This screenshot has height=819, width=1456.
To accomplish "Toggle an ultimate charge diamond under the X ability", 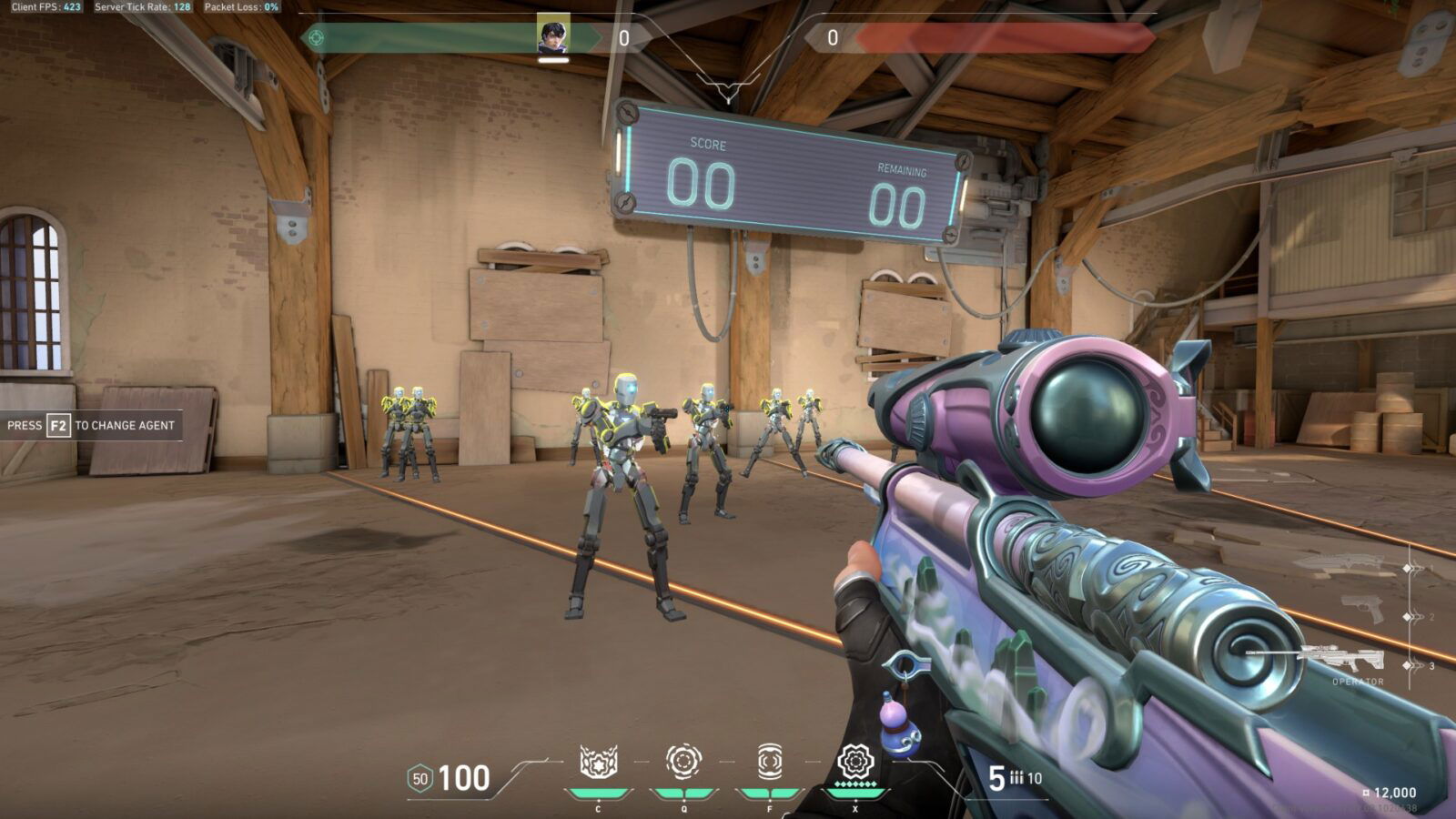I will click(x=855, y=784).
